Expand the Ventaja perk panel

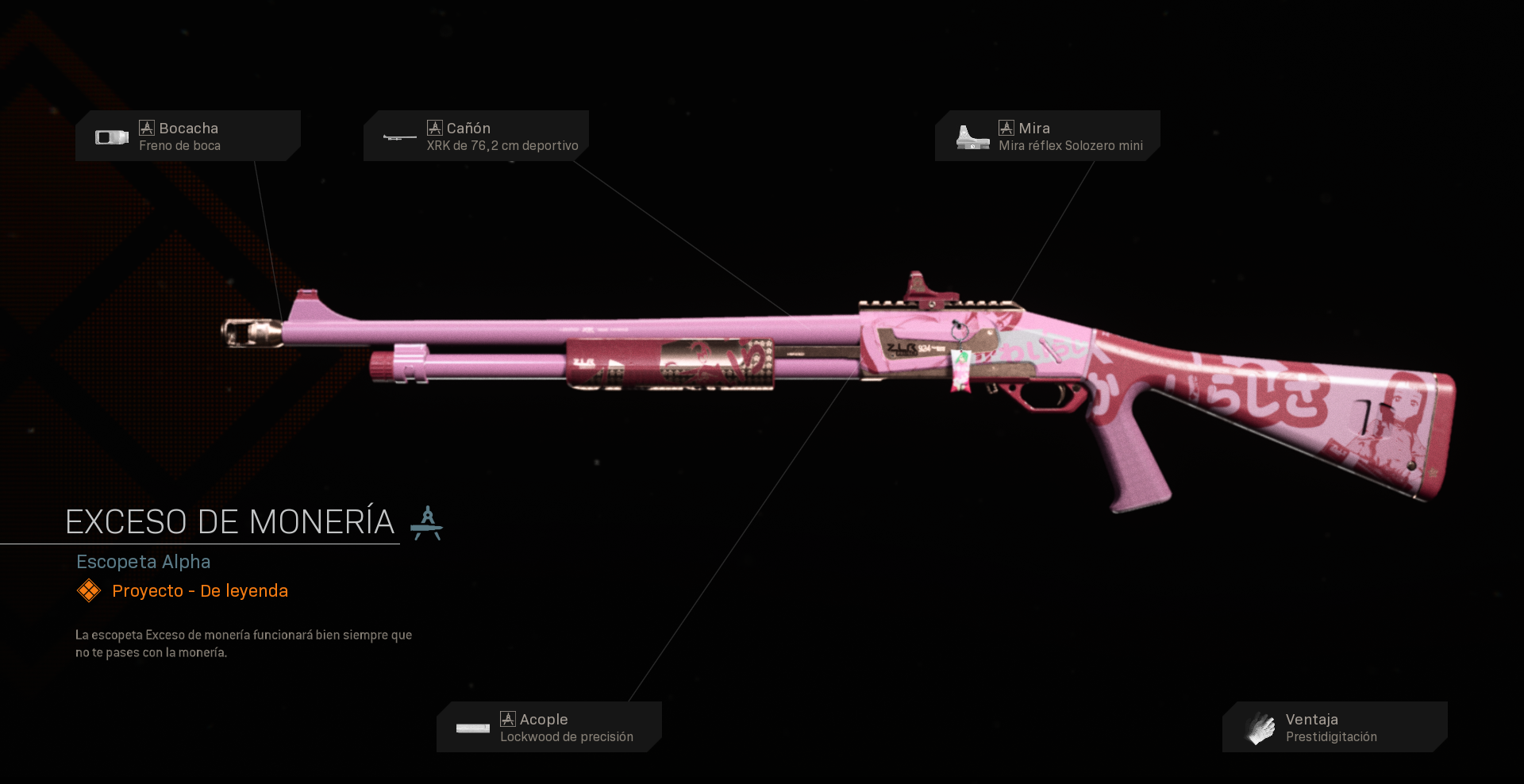[x=1333, y=726]
